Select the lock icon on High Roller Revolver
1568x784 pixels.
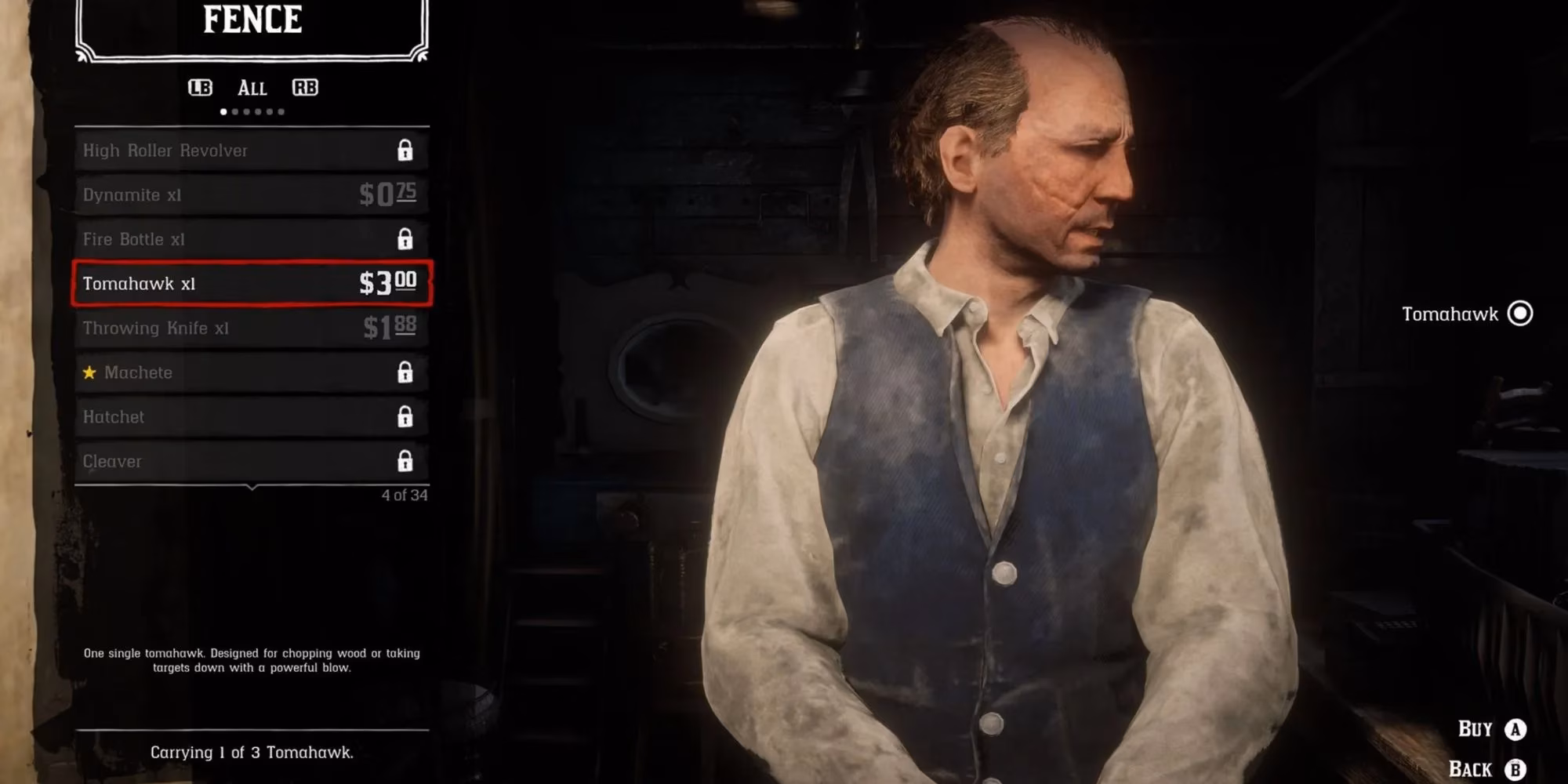coord(405,151)
